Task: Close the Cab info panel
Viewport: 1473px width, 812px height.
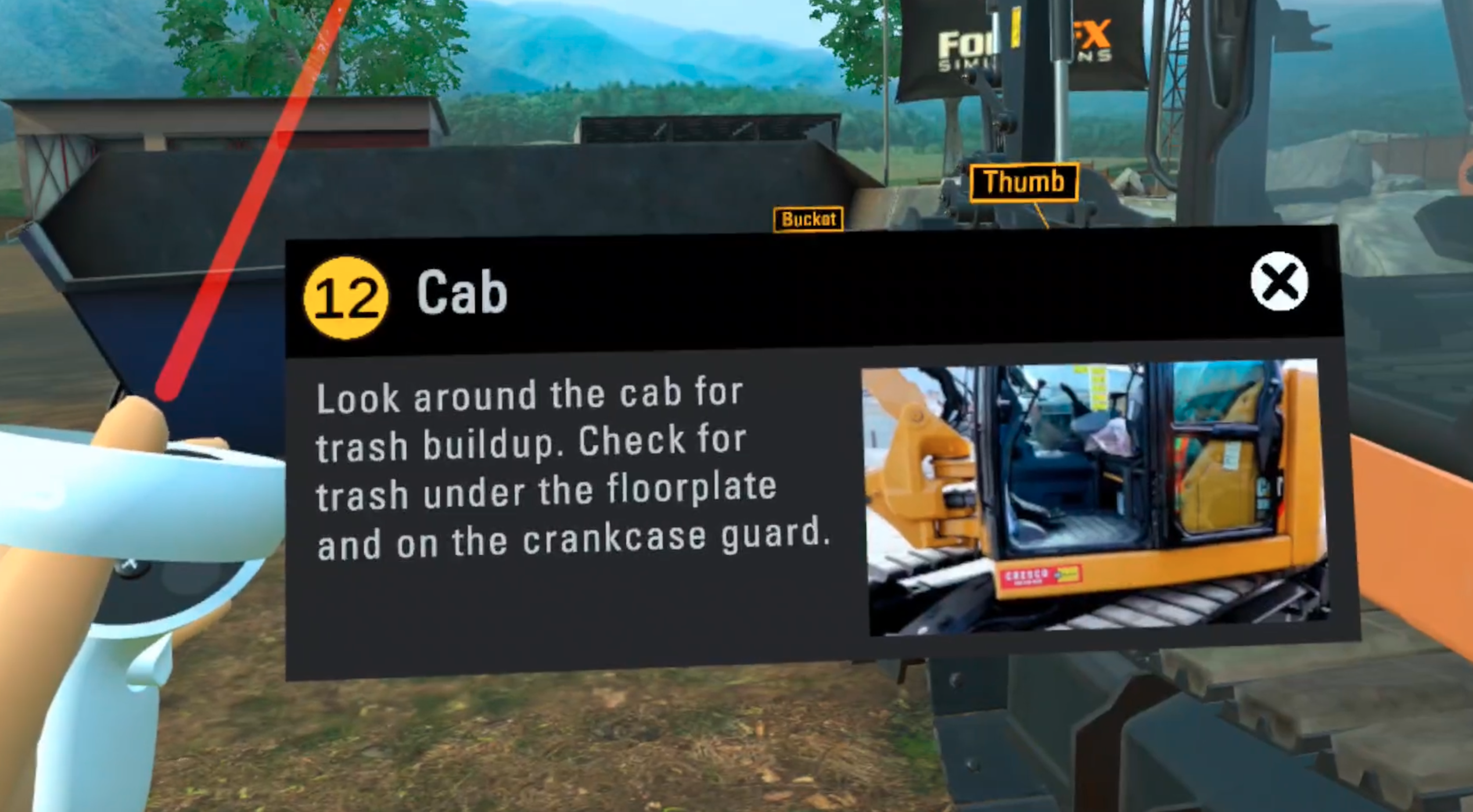Action: 1279,281
